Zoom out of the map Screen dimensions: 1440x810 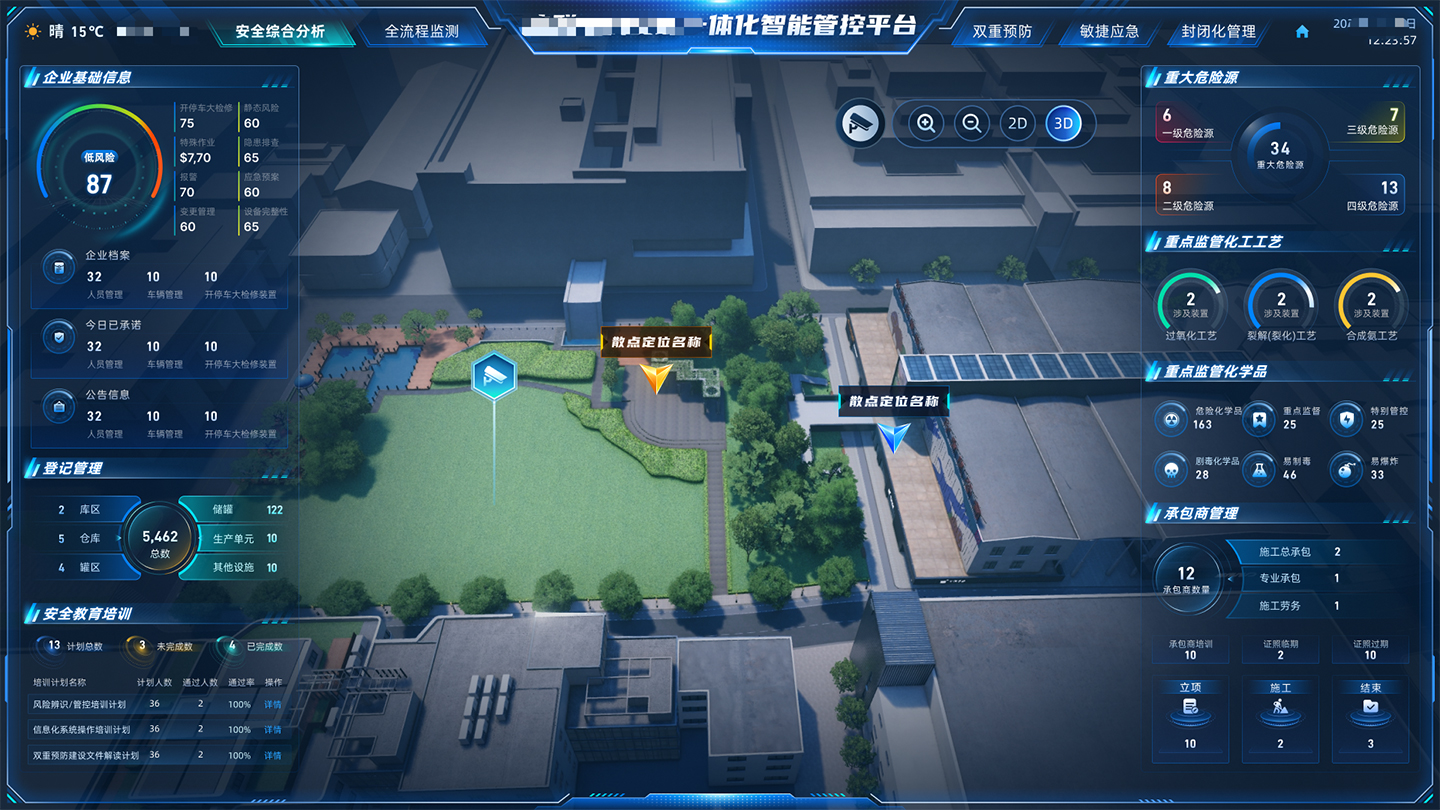coord(971,124)
